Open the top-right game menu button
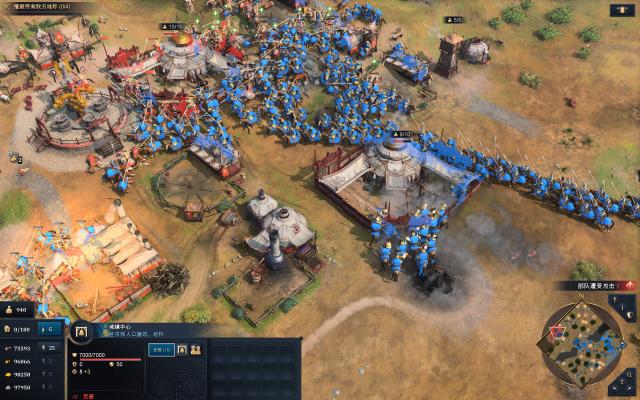The width and height of the screenshot is (640, 400). point(621,10)
